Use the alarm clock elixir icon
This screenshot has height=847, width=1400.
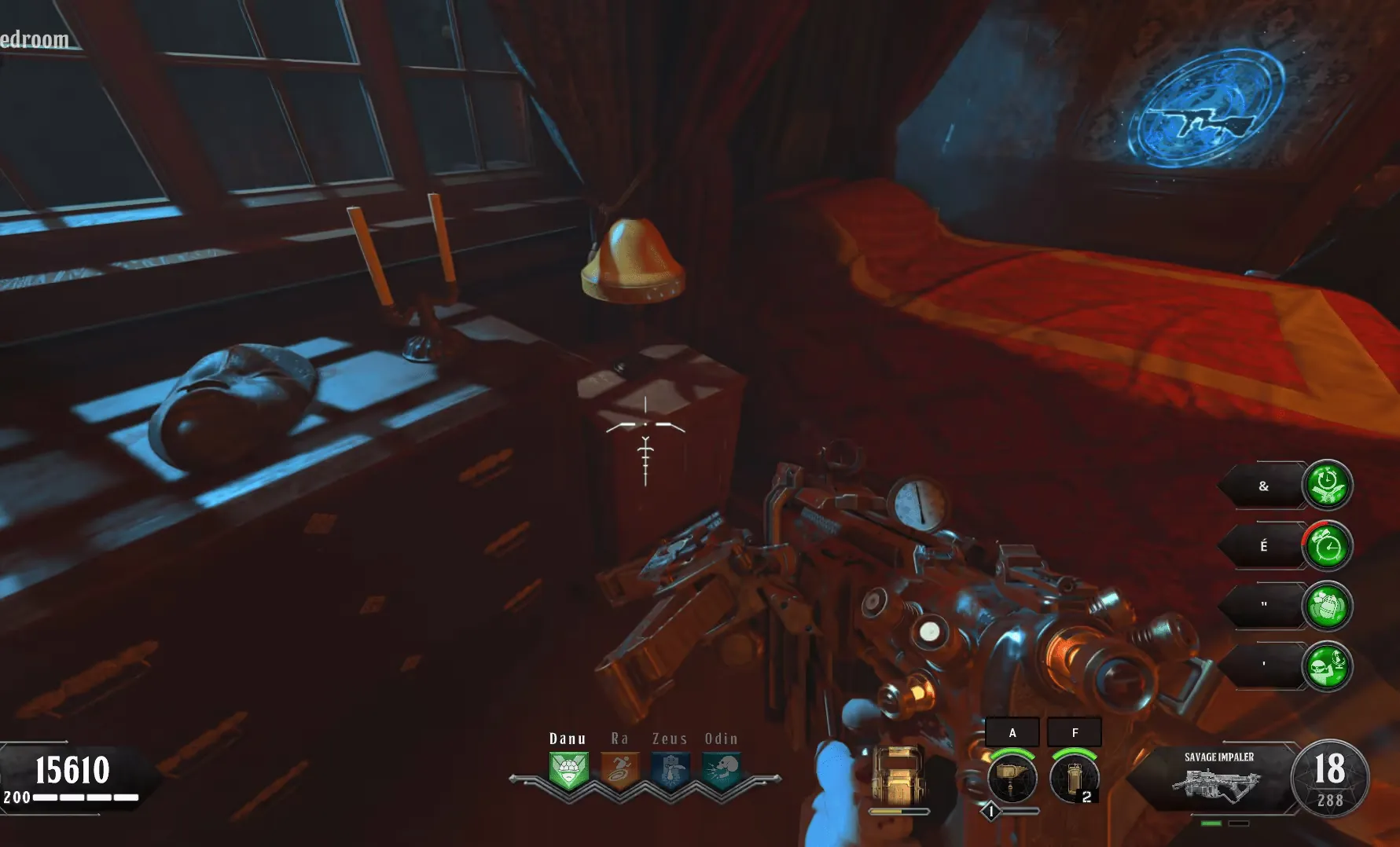(1327, 546)
